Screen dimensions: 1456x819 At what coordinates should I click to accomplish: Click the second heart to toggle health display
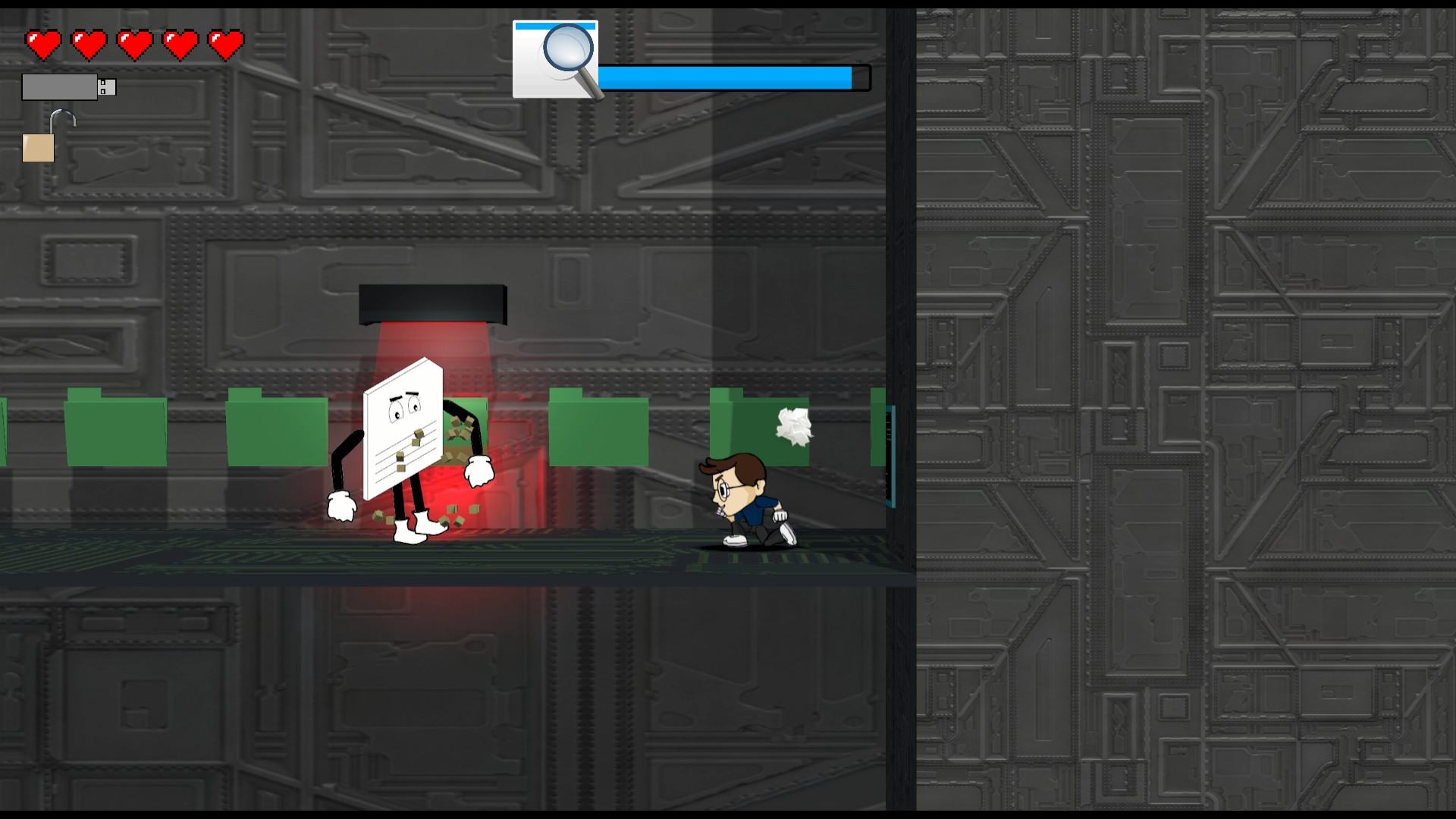89,43
